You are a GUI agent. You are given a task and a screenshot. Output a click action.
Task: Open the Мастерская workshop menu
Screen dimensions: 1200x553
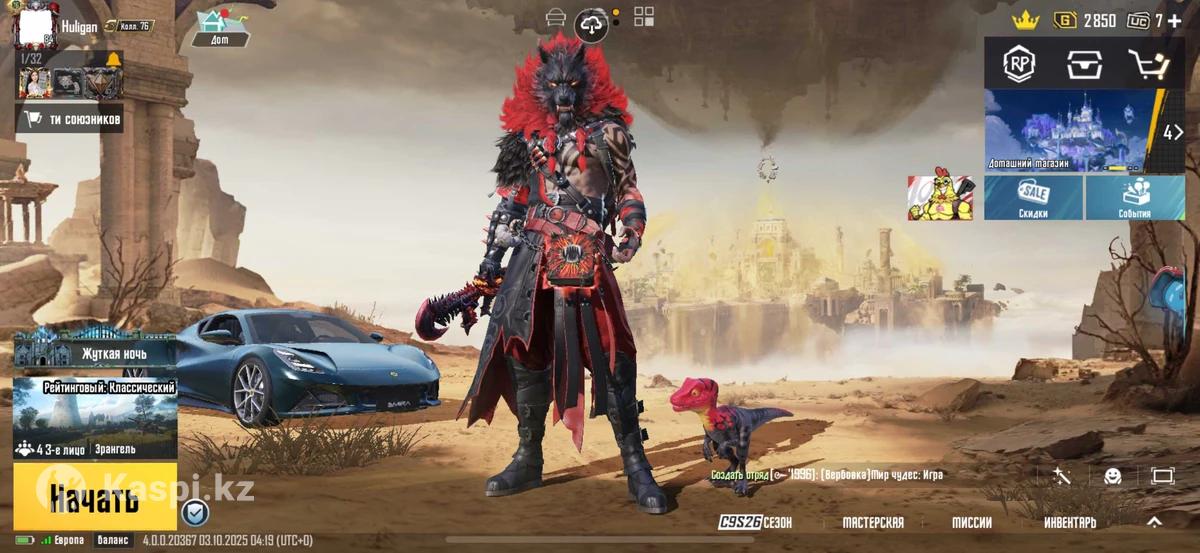click(873, 522)
